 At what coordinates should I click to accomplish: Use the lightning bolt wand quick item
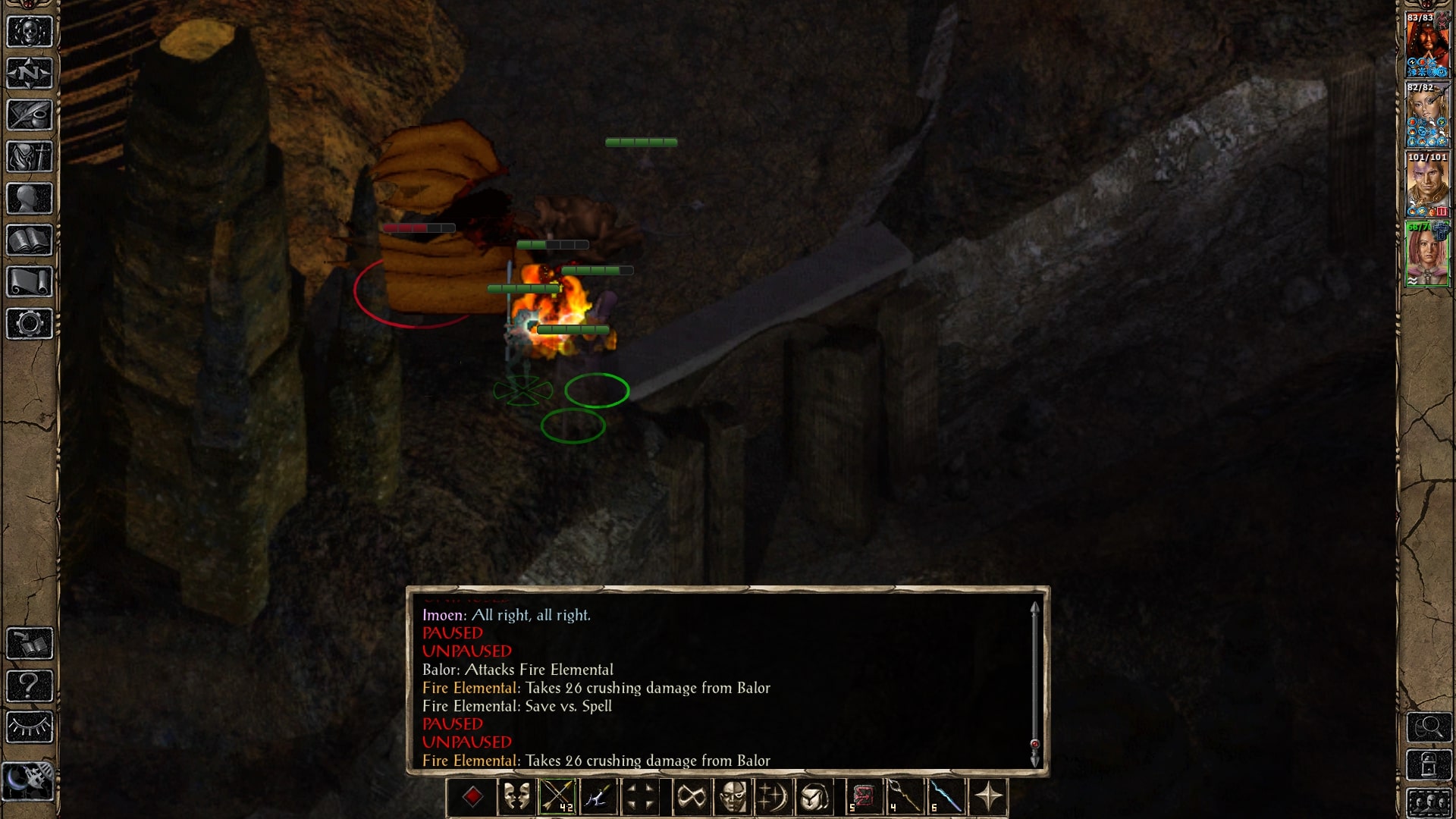coord(946,797)
